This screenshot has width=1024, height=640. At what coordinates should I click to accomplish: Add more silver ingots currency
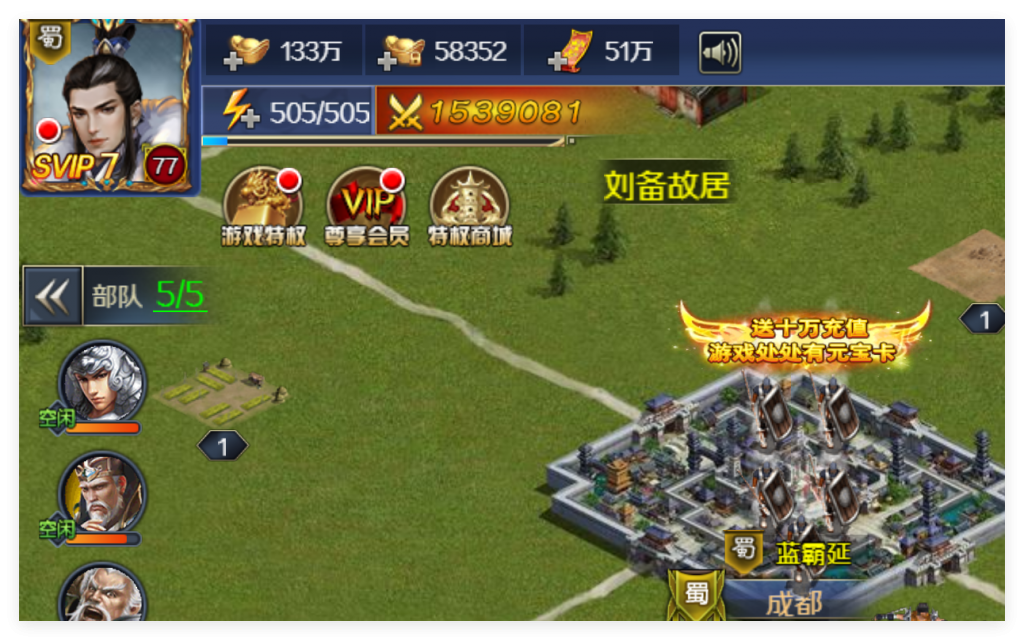pyautogui.click(x=404, y=52)
